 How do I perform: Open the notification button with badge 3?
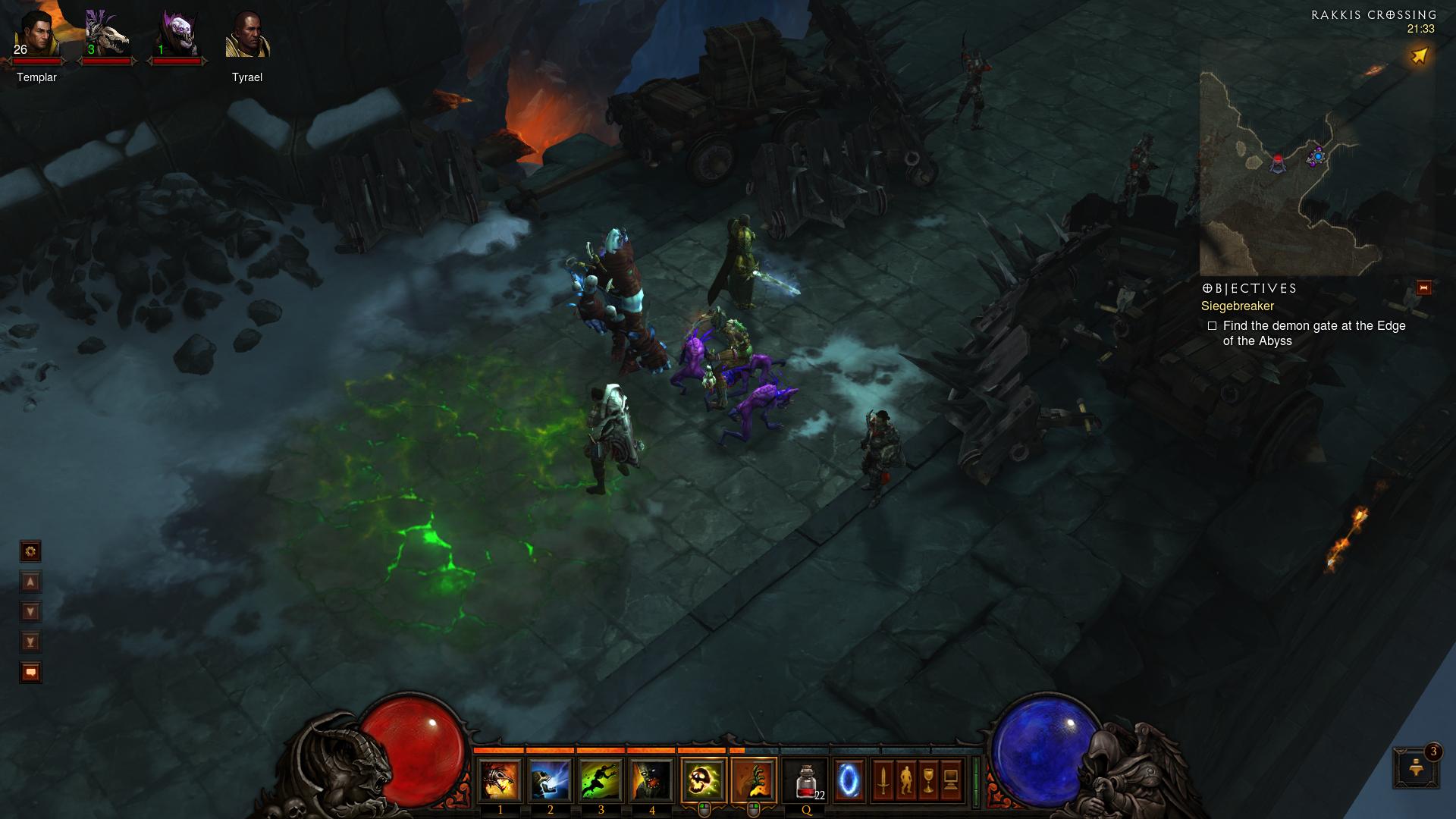click(x=1415, y=767)
